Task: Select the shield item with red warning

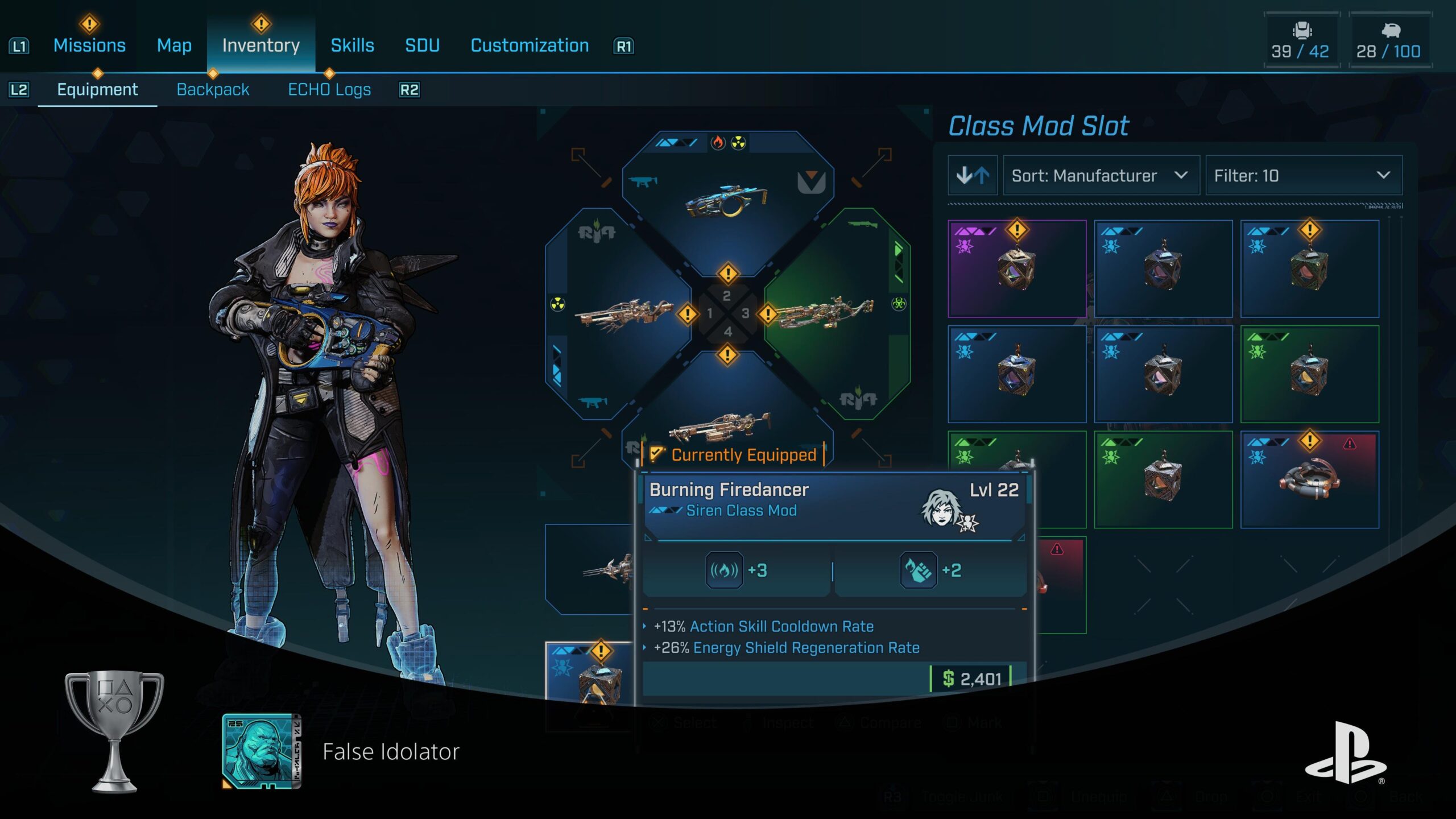Action: pos(1309,479)
